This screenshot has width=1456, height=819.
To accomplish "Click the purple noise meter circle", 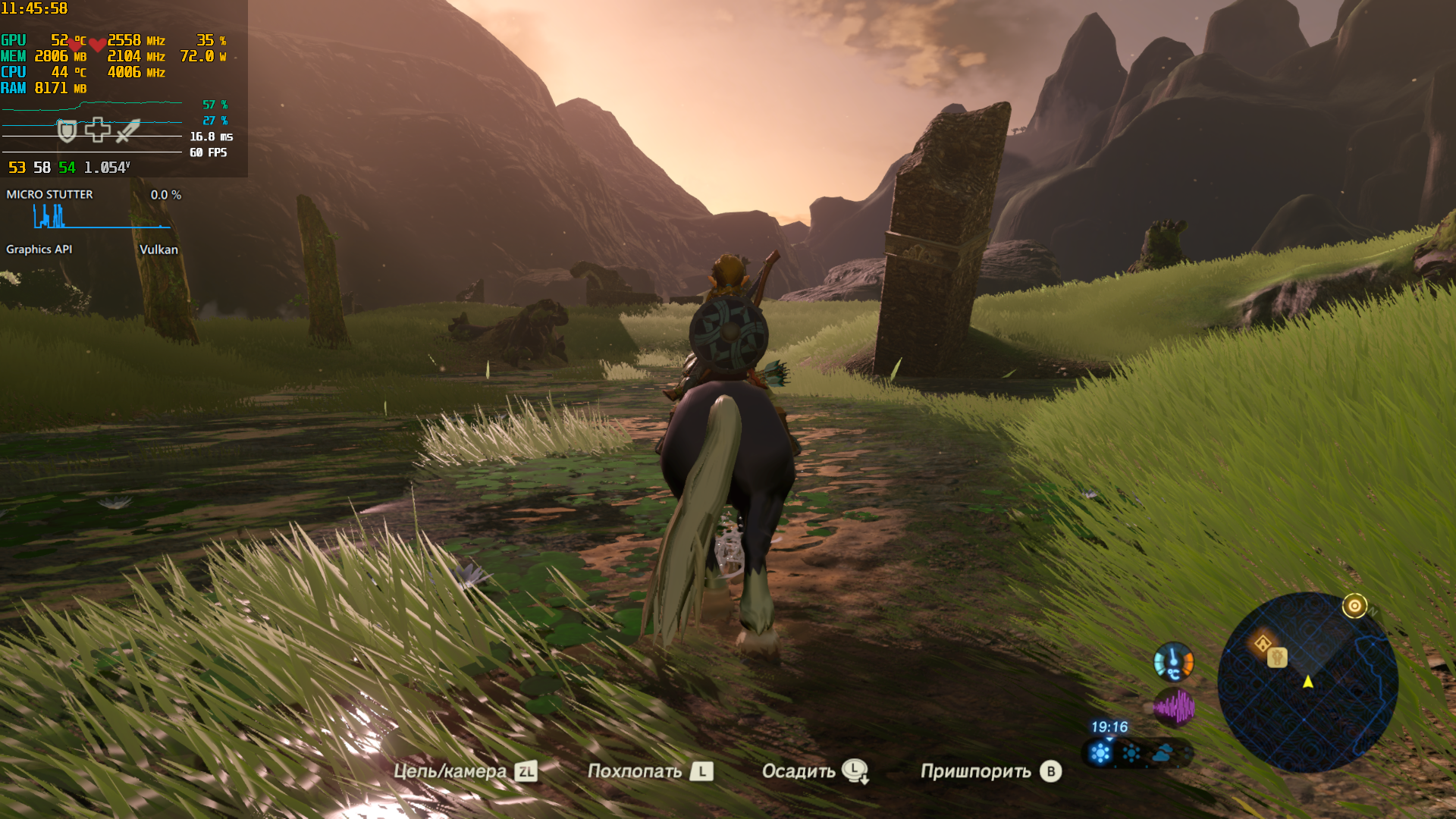I will (x=1173, y=708).
